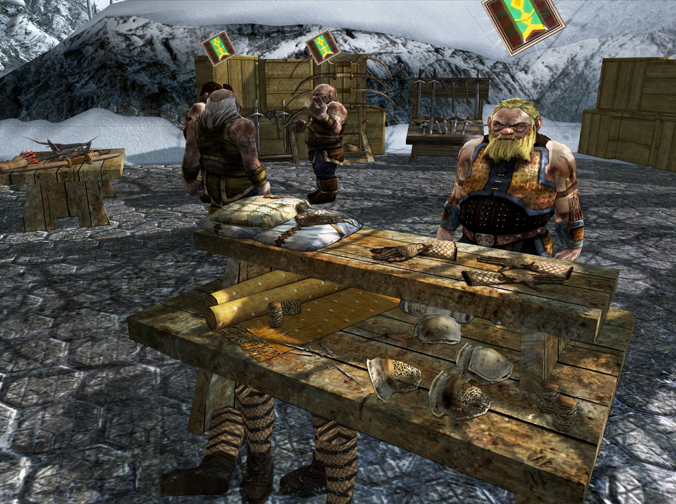Select marker icon above dwarf facing away
676x504 pixels.
point(218,47)
